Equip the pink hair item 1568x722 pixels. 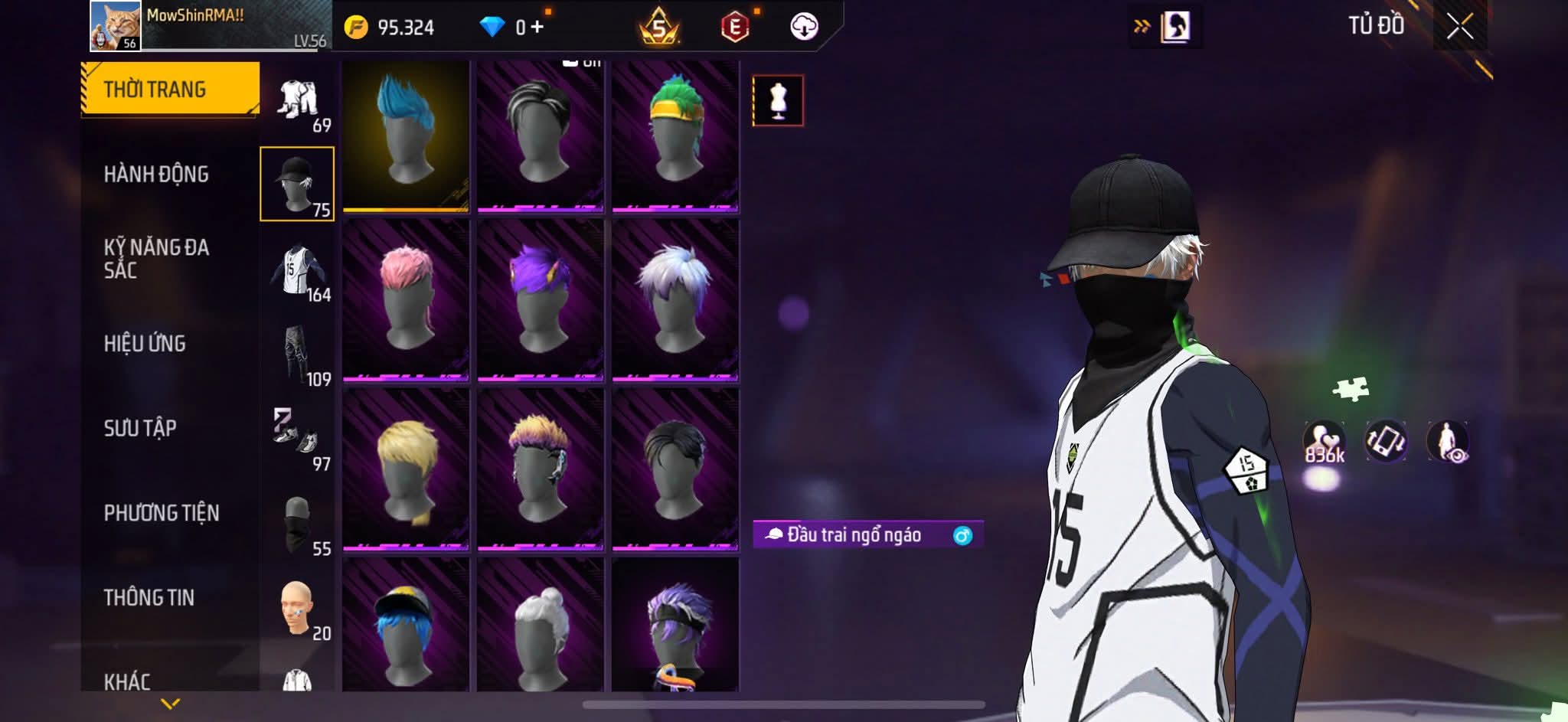[405, 299]
